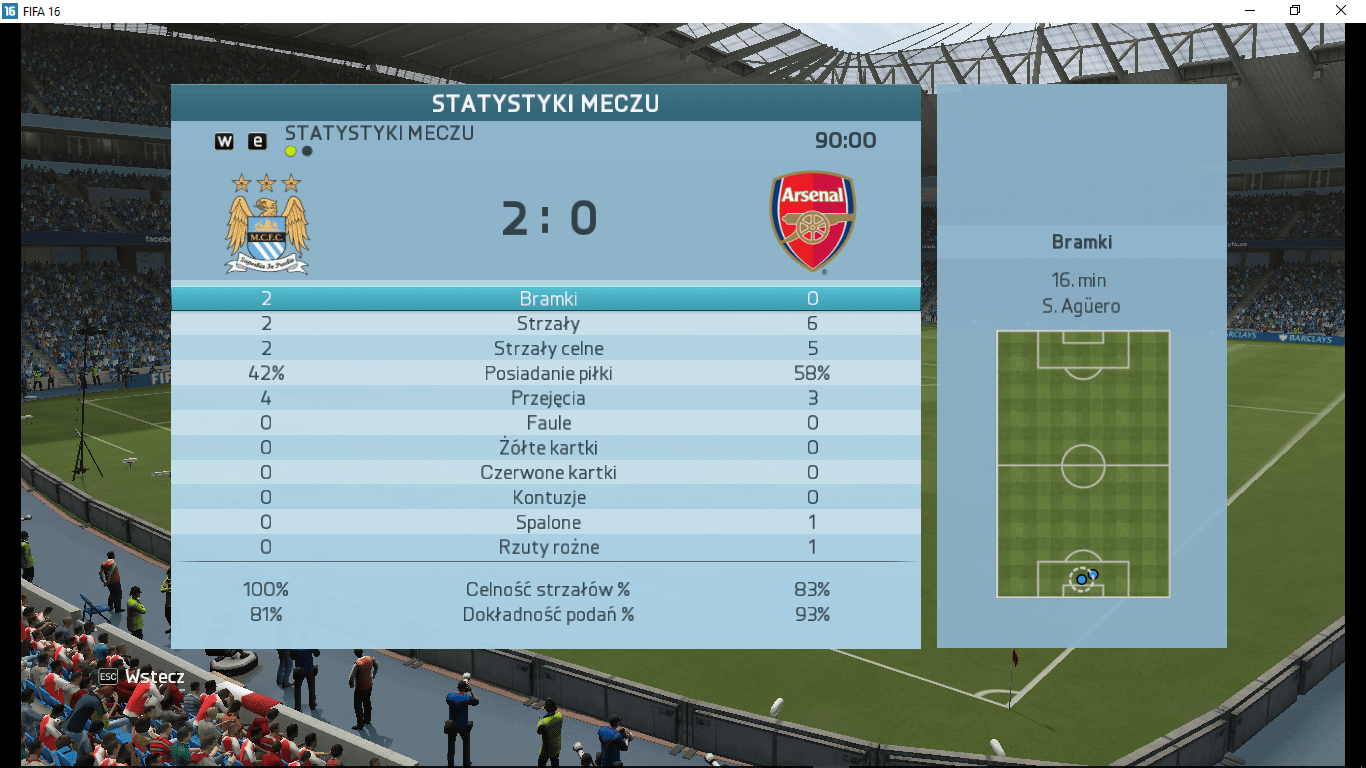Go back using the Wstecz button
Viewport: 1366px width, 768px height.
coord(142,677)
